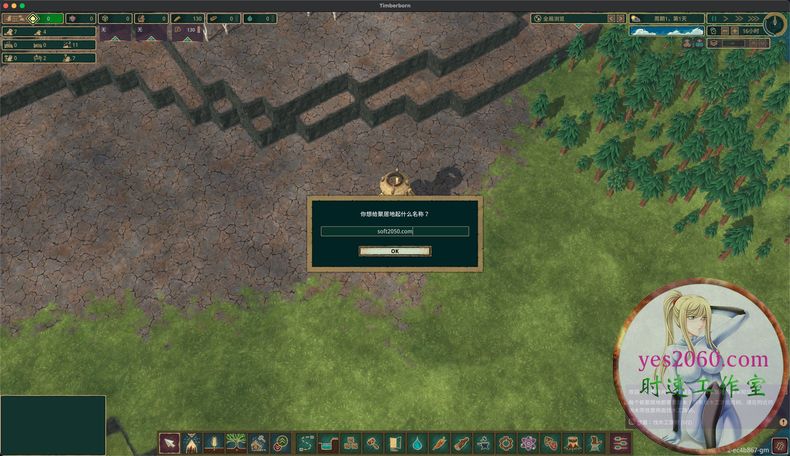Open the gear-icon building category
This screenshot has width=790, height=456.
506,442
